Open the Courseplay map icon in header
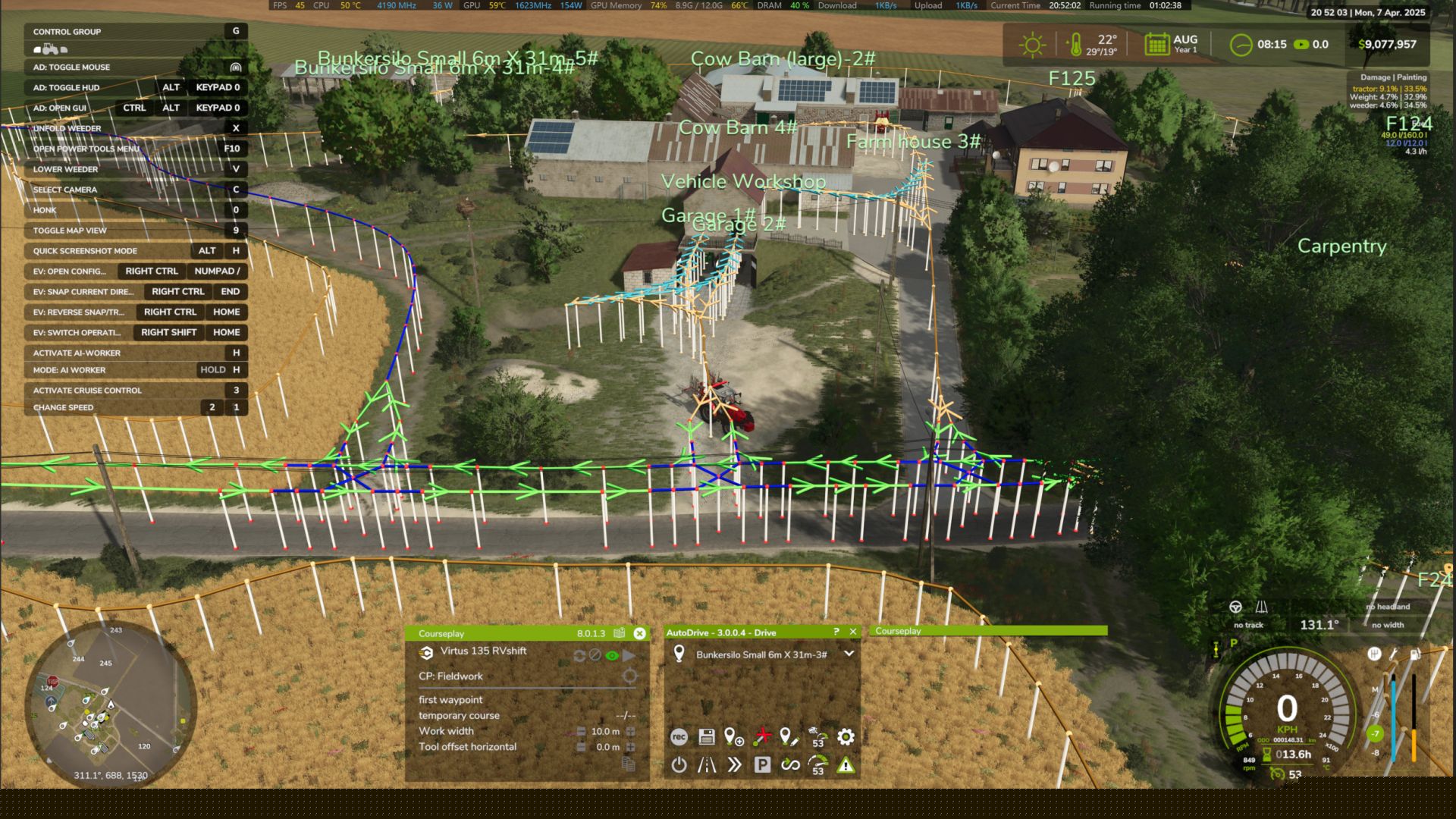1456x819 pixels. (x=620, y=633)
